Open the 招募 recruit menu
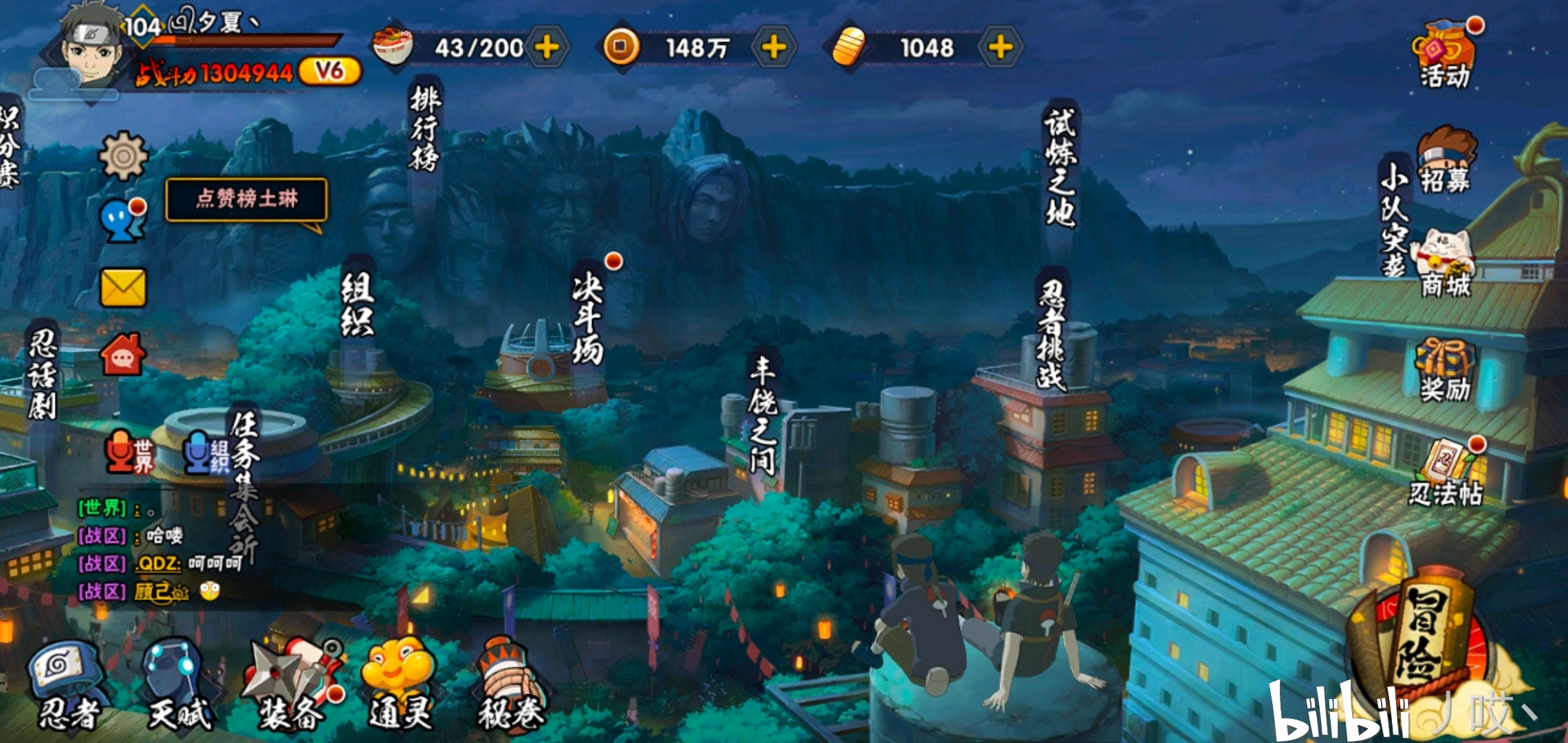Viewport: 1568px width, 743px height. pos(1444,162)
